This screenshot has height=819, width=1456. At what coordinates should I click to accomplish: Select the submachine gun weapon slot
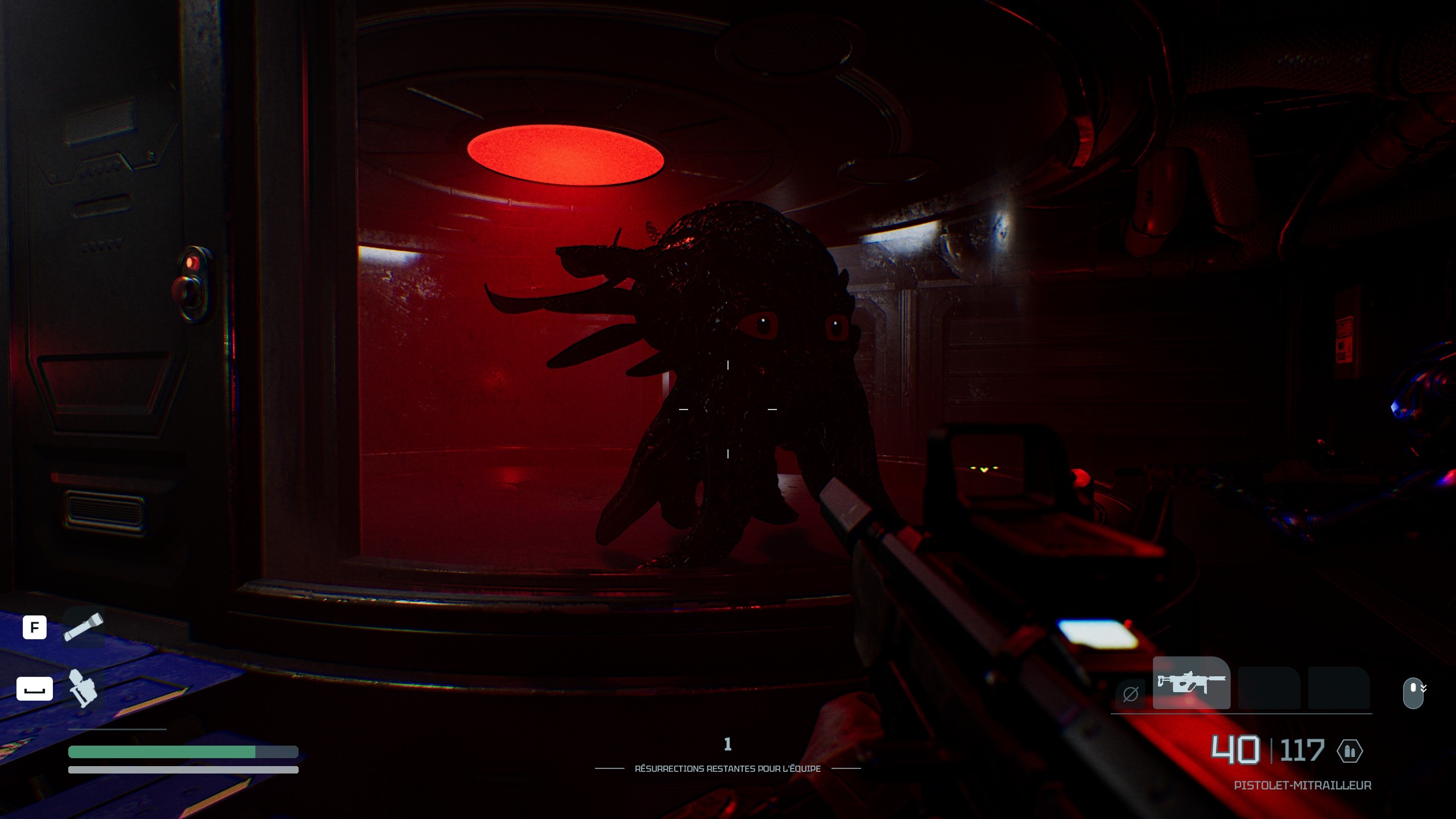click(1191, 682)
